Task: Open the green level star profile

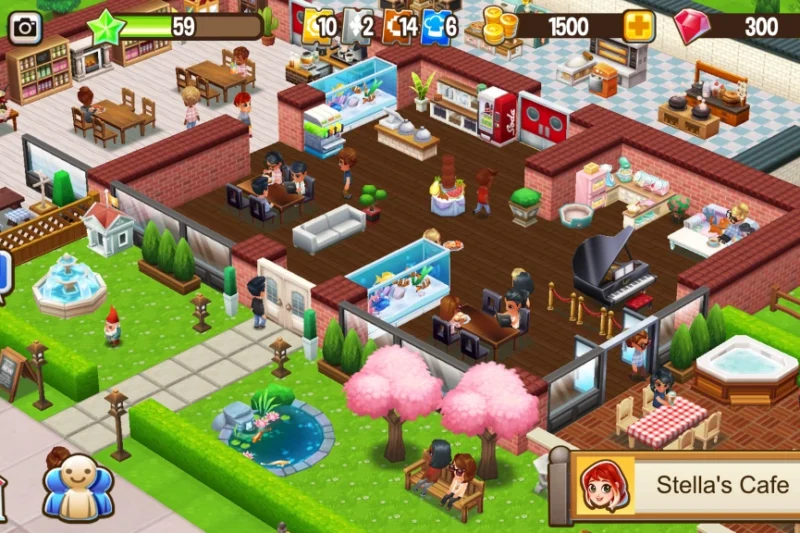Action: [106, 27]
